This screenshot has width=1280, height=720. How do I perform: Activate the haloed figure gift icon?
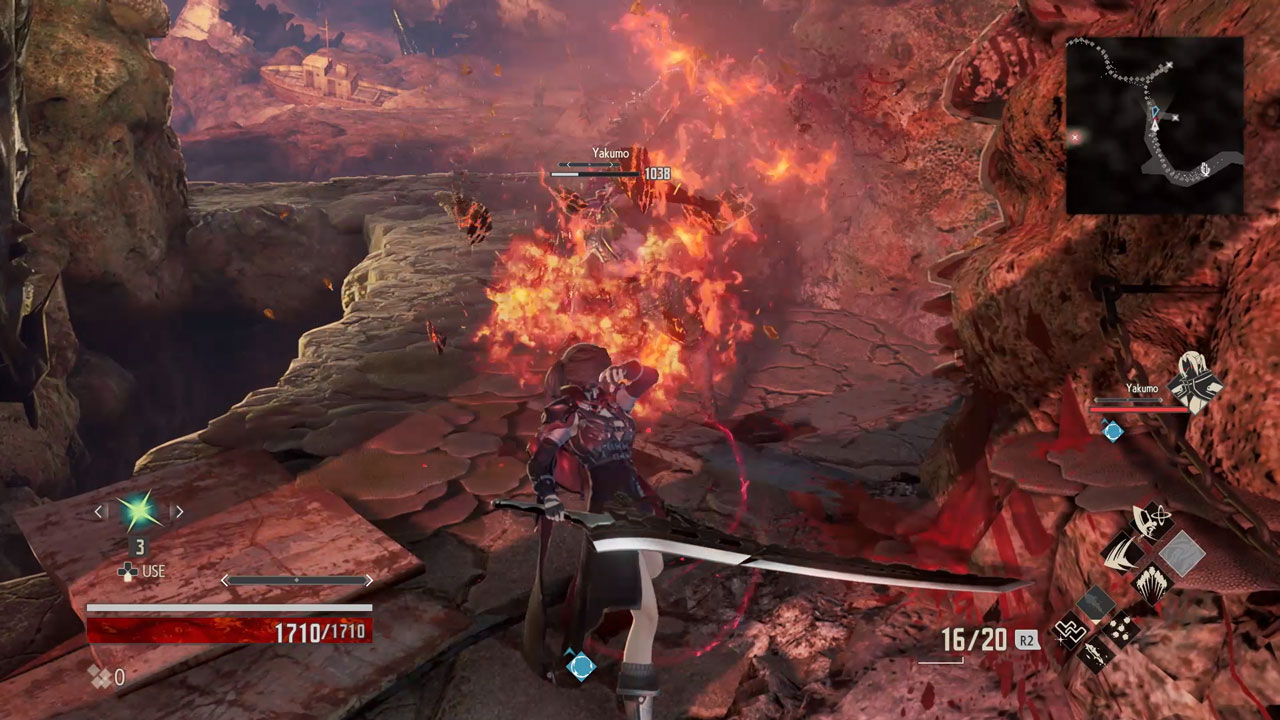coord(1152,520)
